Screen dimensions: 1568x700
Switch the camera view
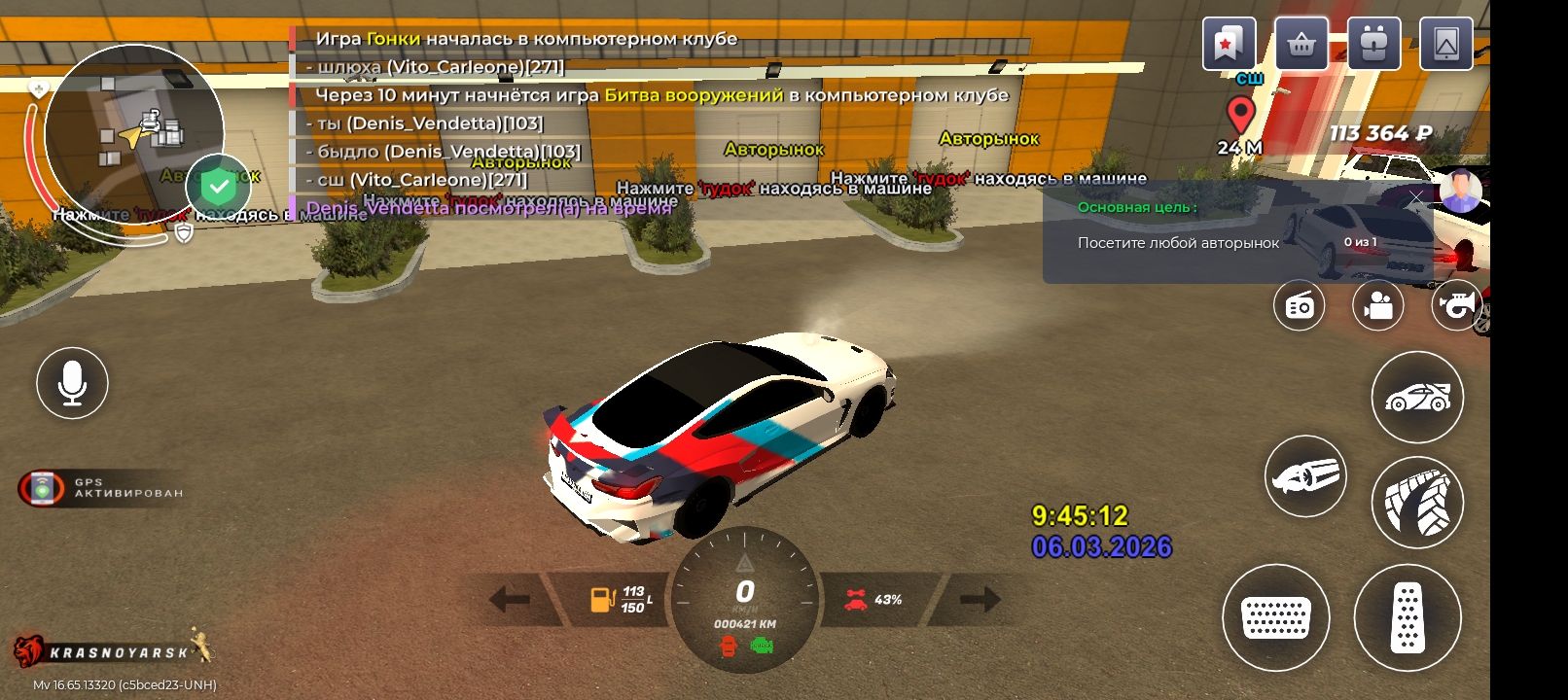[1377, 305]
